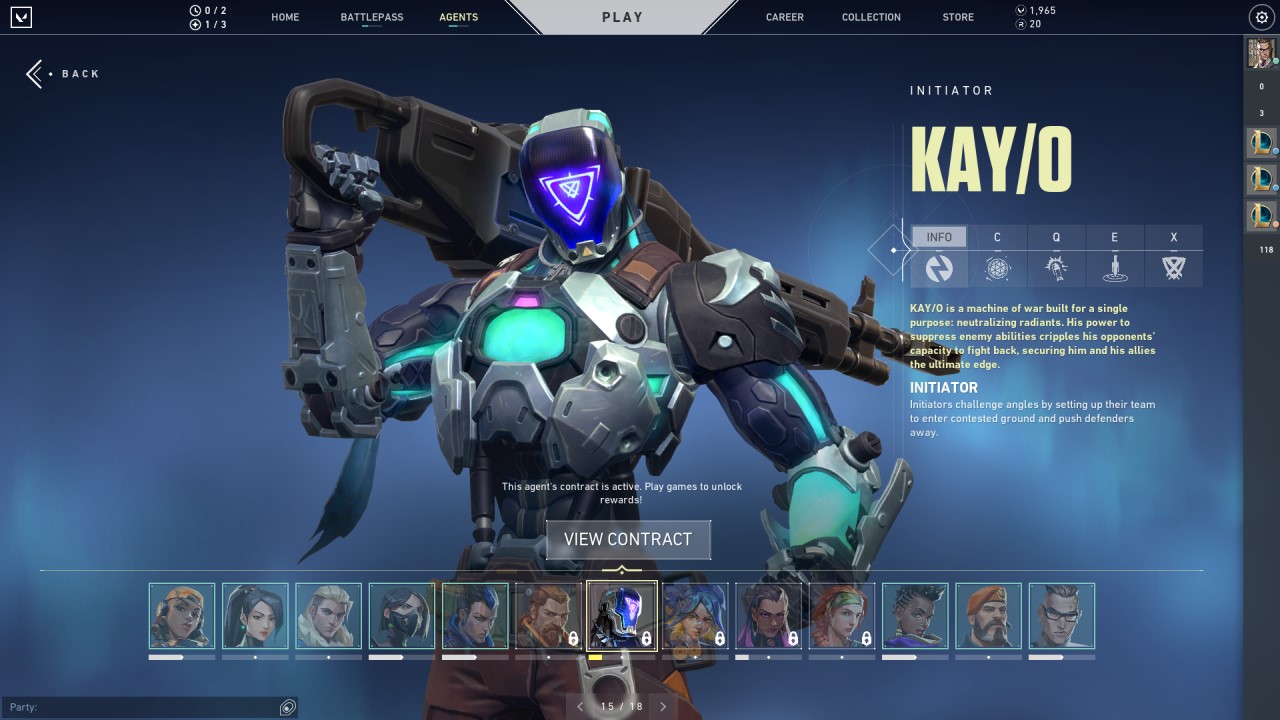Go to previous agents with the left arrow
Image resolution: width=1280 pixels, height=720 pixels.
[x=580, y=706]
